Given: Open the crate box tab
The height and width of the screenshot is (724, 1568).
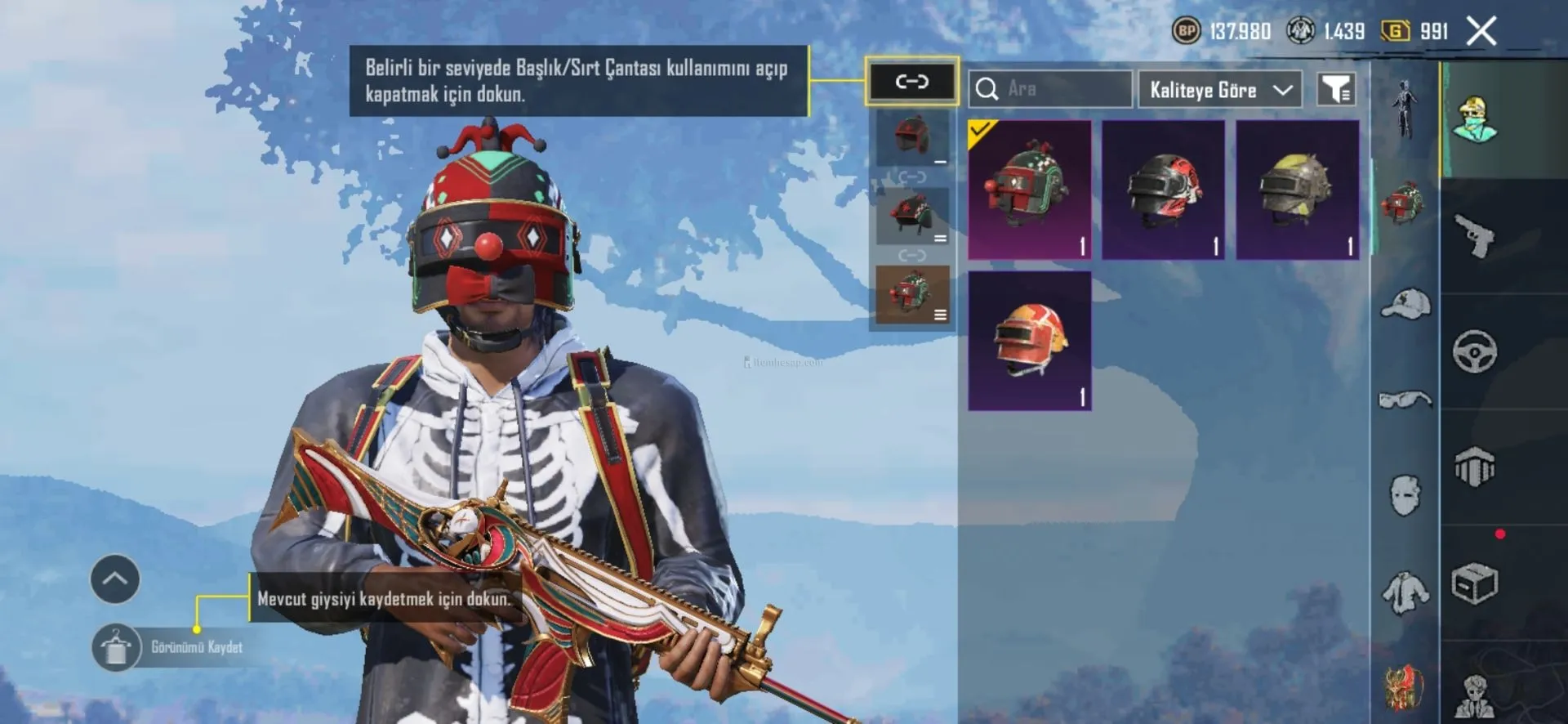Looking at the screenshot, I should (x=1475, y=583).
